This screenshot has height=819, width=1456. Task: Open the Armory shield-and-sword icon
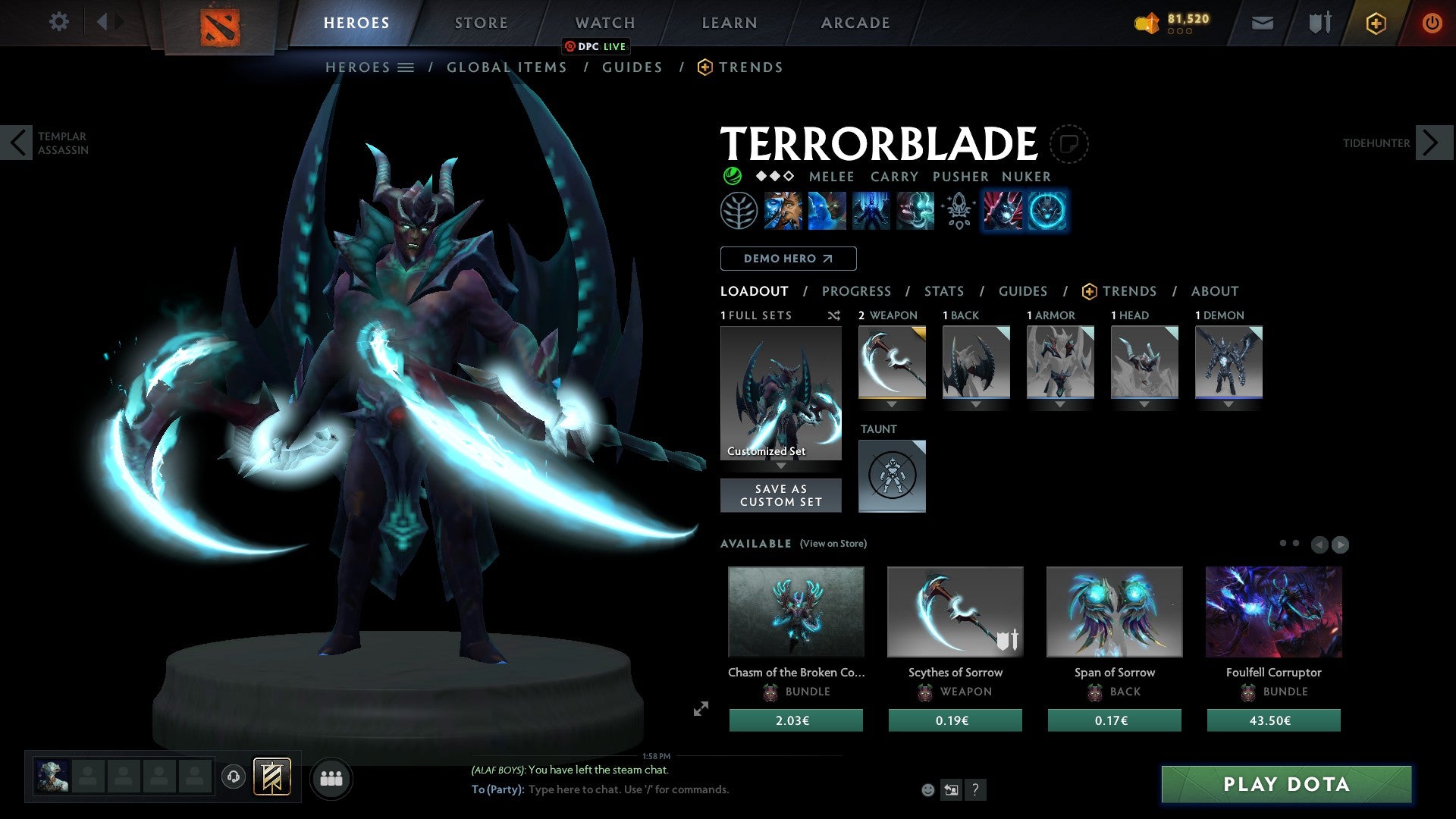[1318, 23]
